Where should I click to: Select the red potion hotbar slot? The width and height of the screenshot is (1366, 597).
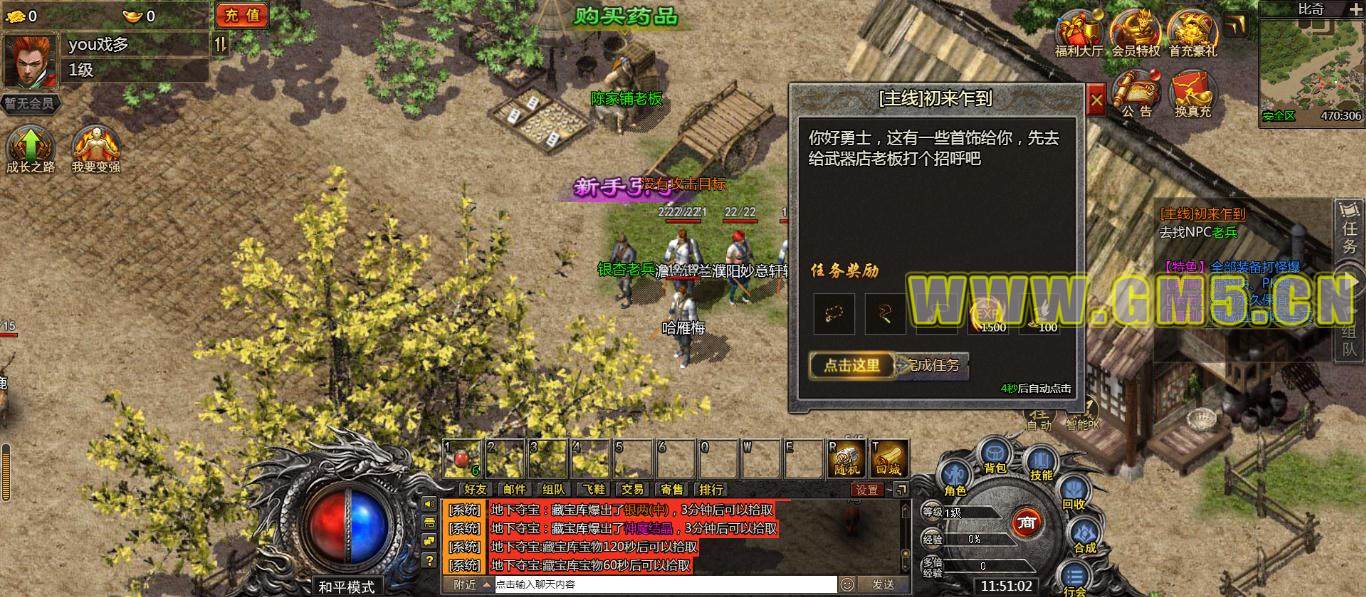(x=462, y=458)
